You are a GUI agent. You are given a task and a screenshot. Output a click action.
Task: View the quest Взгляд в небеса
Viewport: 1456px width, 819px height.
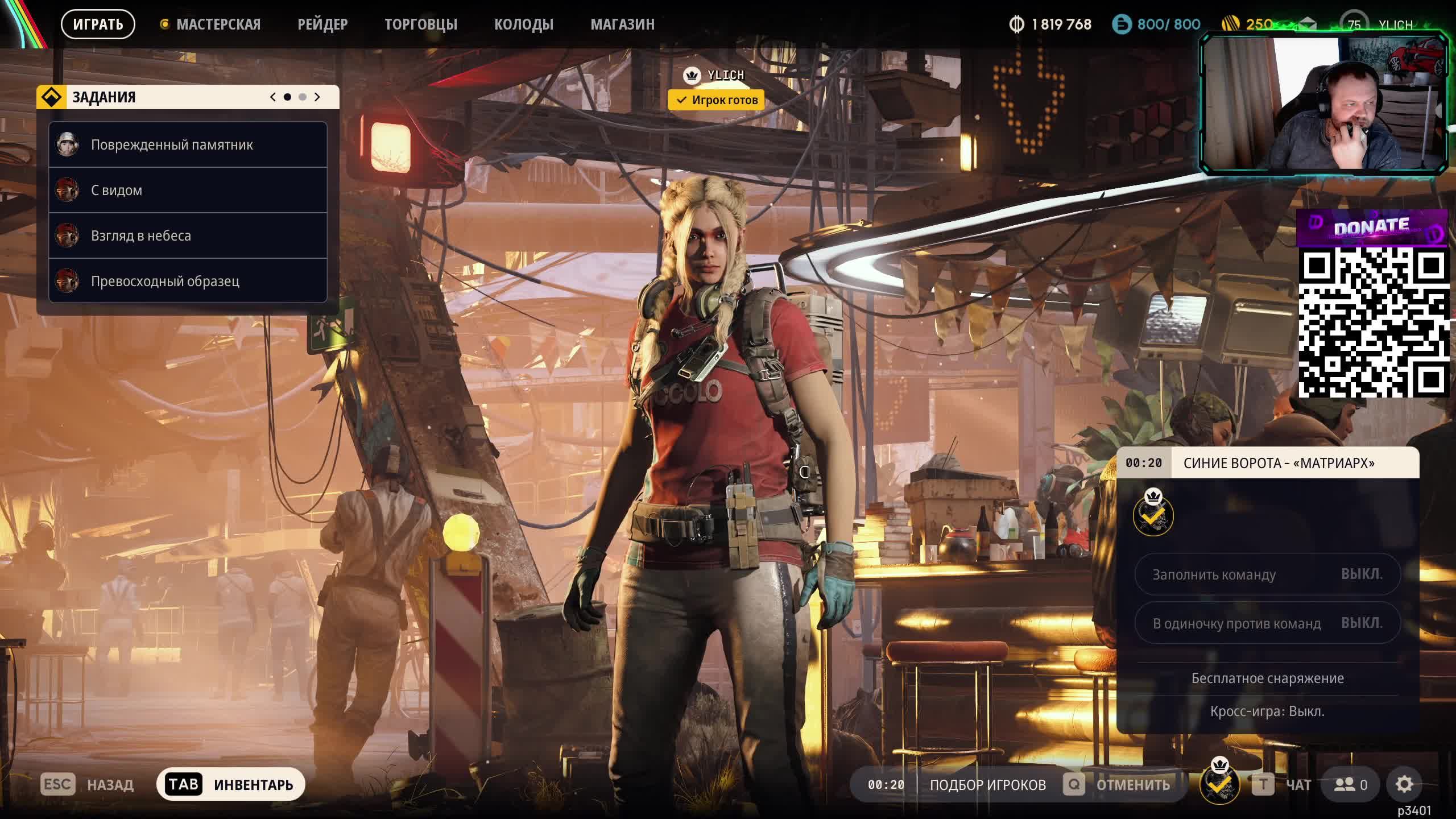[188, 235]
